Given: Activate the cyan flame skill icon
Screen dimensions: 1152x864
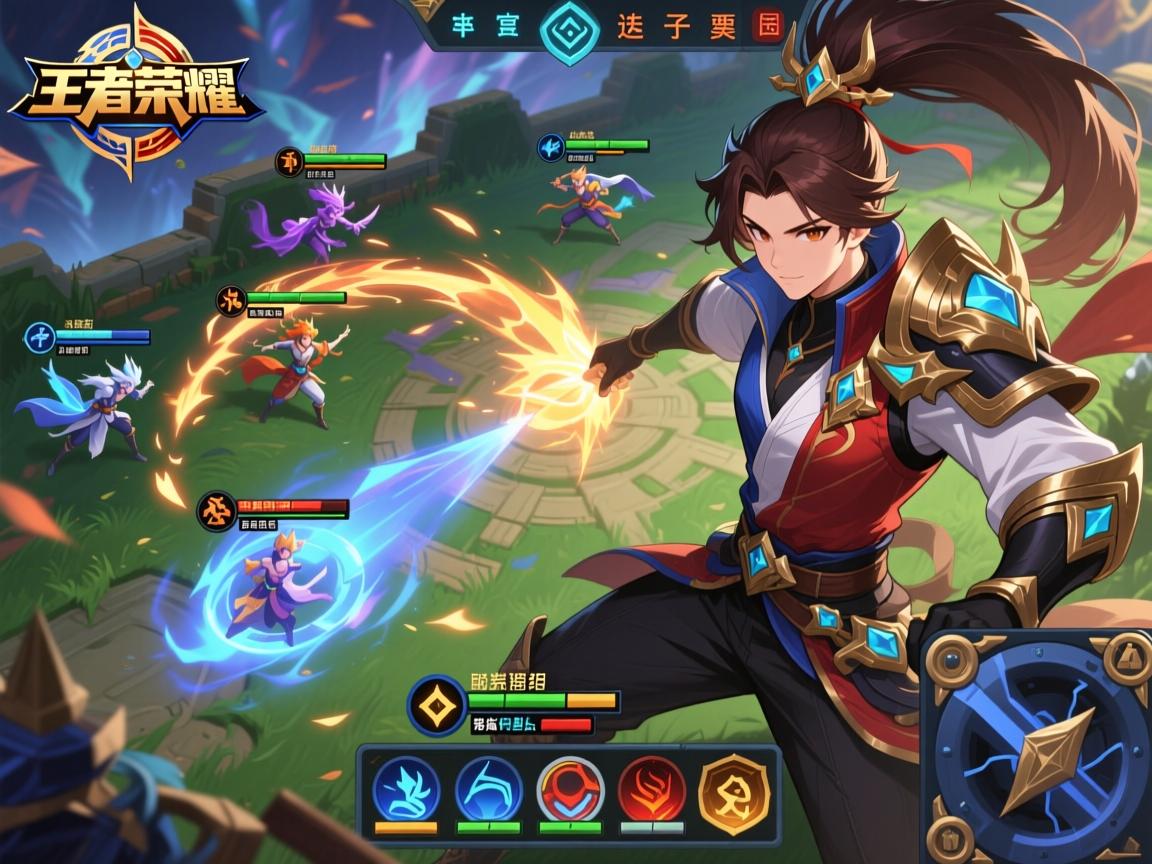Looking at the screenshot, I should pyautogui.click(x=406, y=788).
